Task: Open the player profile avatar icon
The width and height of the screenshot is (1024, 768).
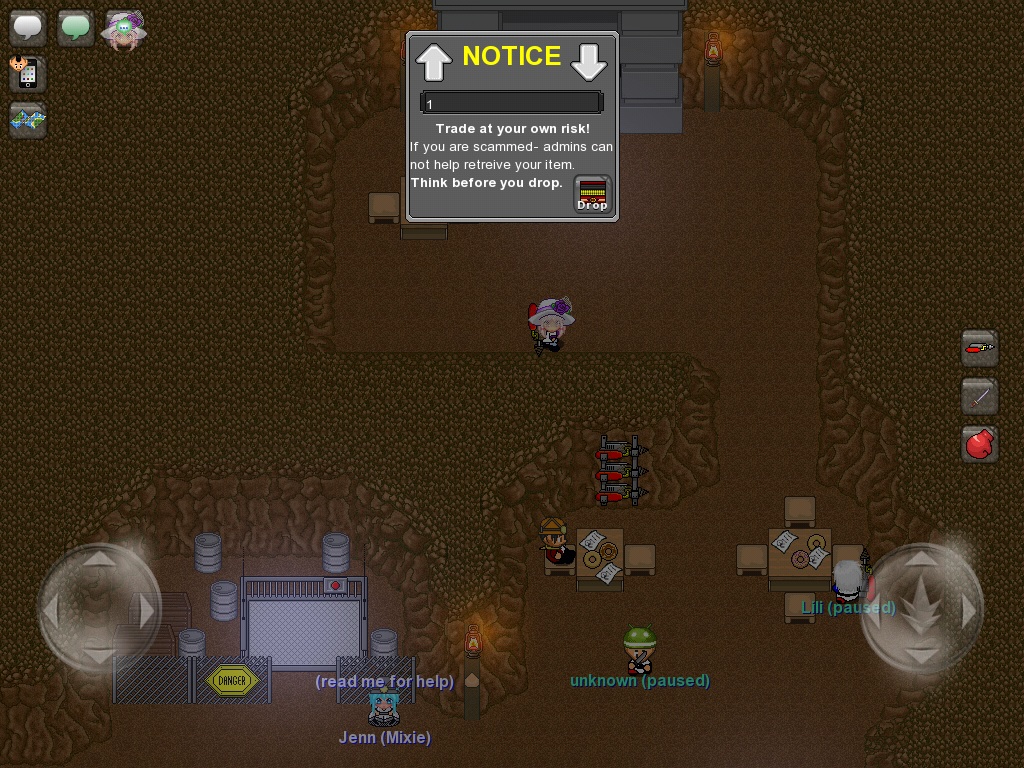Action: click(124, 30)
